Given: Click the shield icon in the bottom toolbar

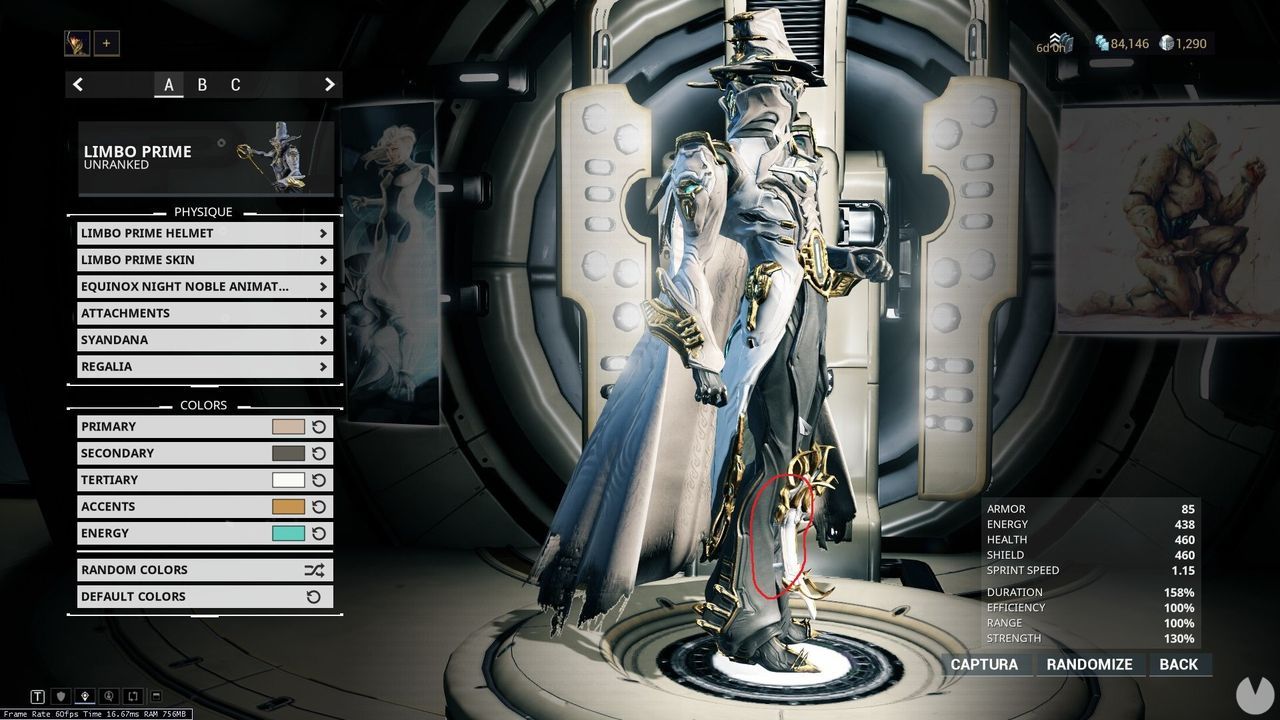Looking at the screenshot, I should [60, 696].
